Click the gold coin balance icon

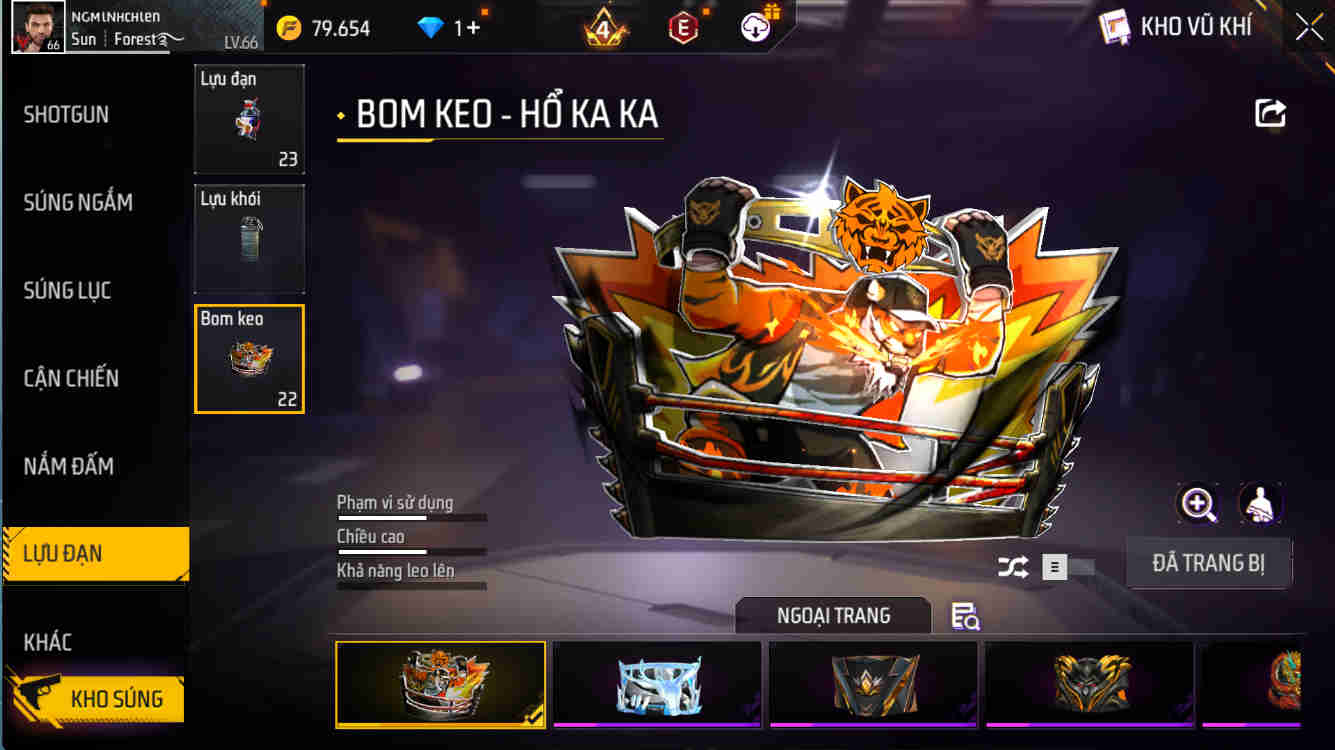click(x=287, y=27)
